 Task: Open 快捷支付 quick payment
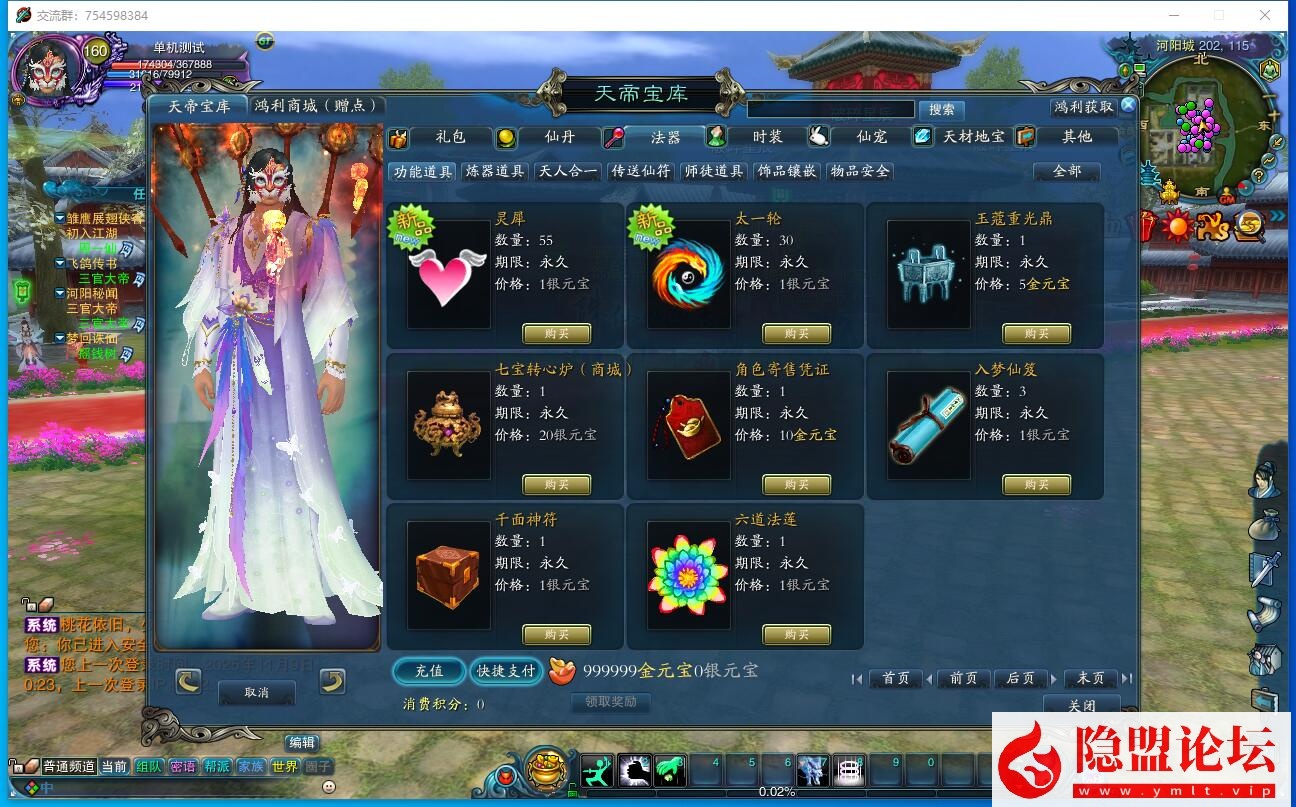tap(506, 670)
